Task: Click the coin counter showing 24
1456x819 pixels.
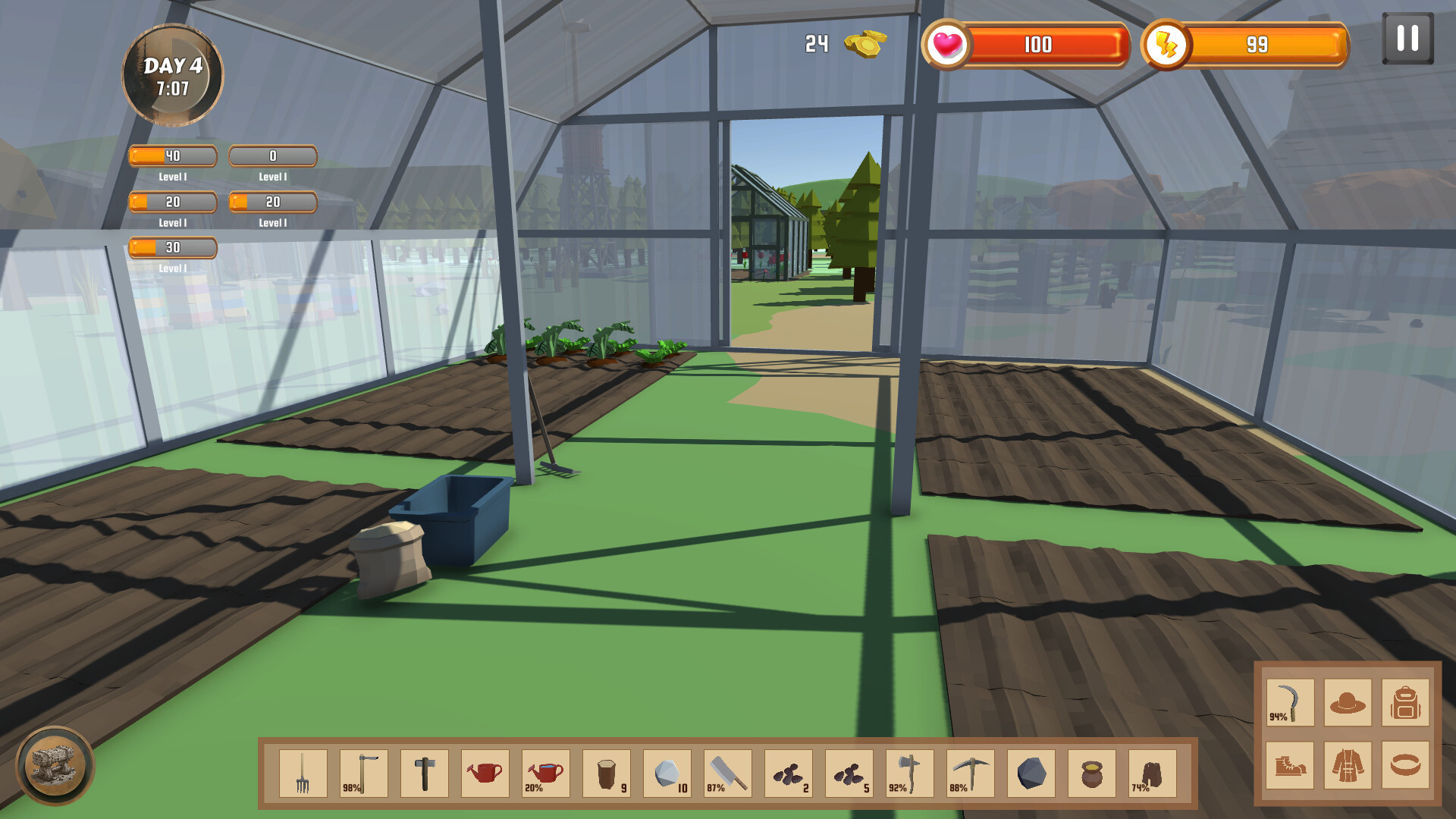Action: [838, 44]
